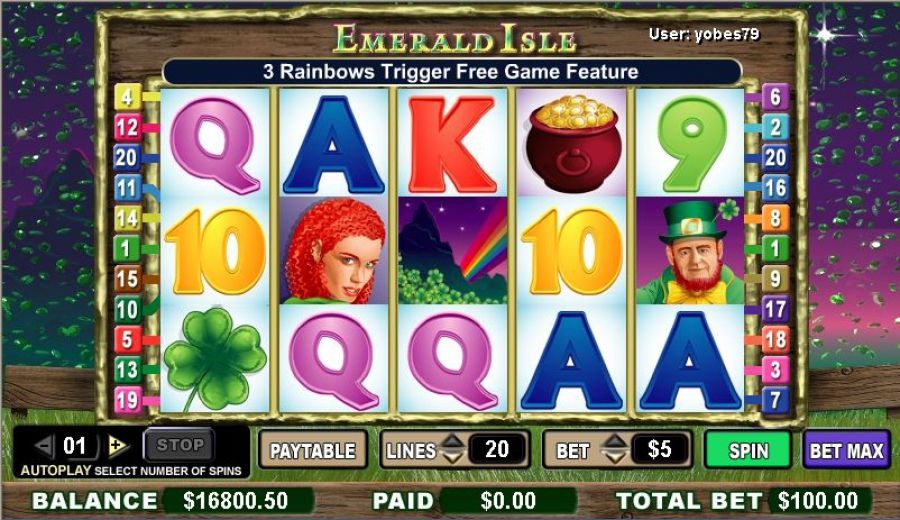Raise the number of LINES with up arrow
Screen dimensions: 900x520
pyautogui.click(x=452, y=442)
